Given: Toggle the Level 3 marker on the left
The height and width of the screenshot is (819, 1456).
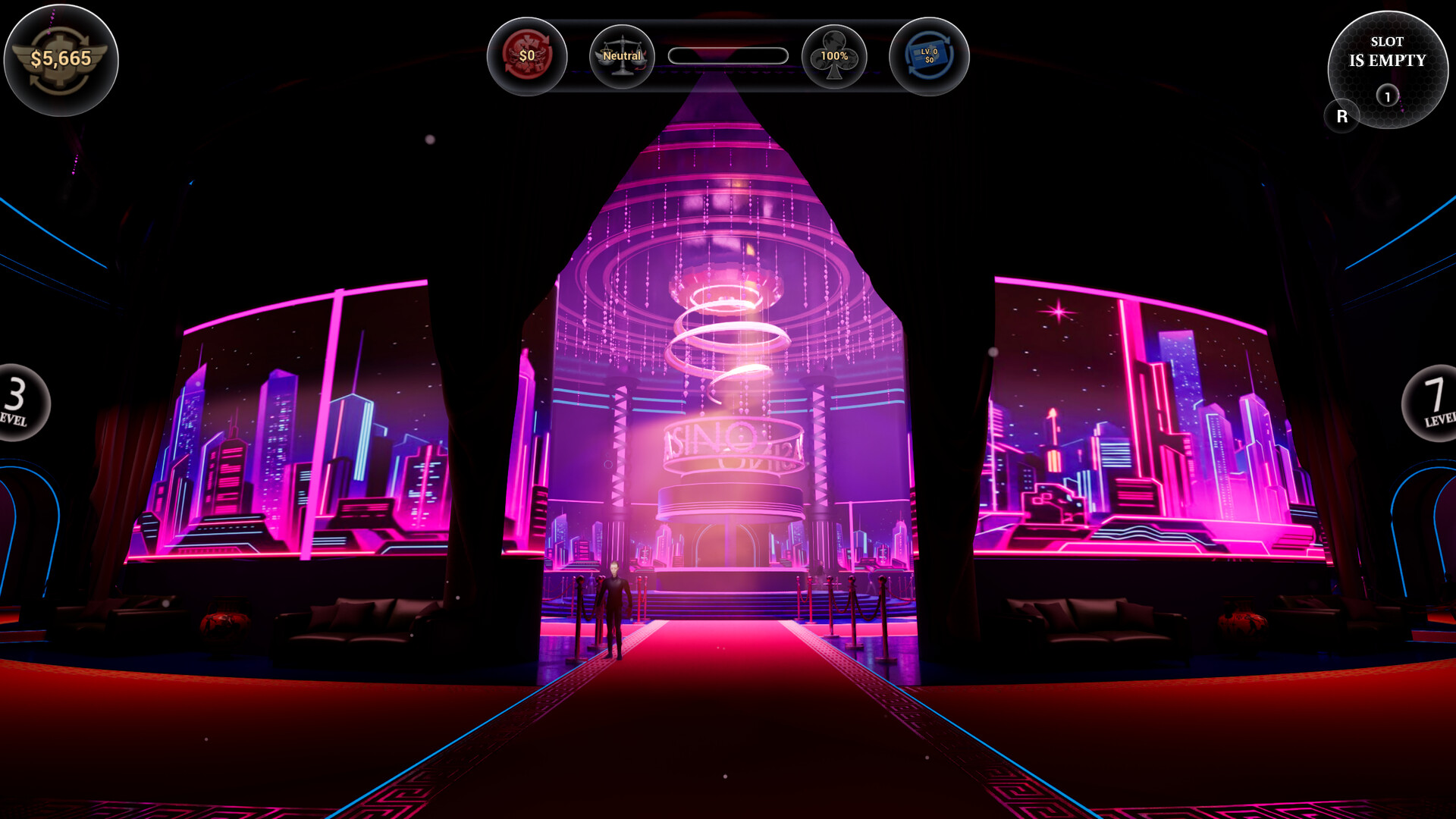Looking at the screenshot, I should [17, 402].
